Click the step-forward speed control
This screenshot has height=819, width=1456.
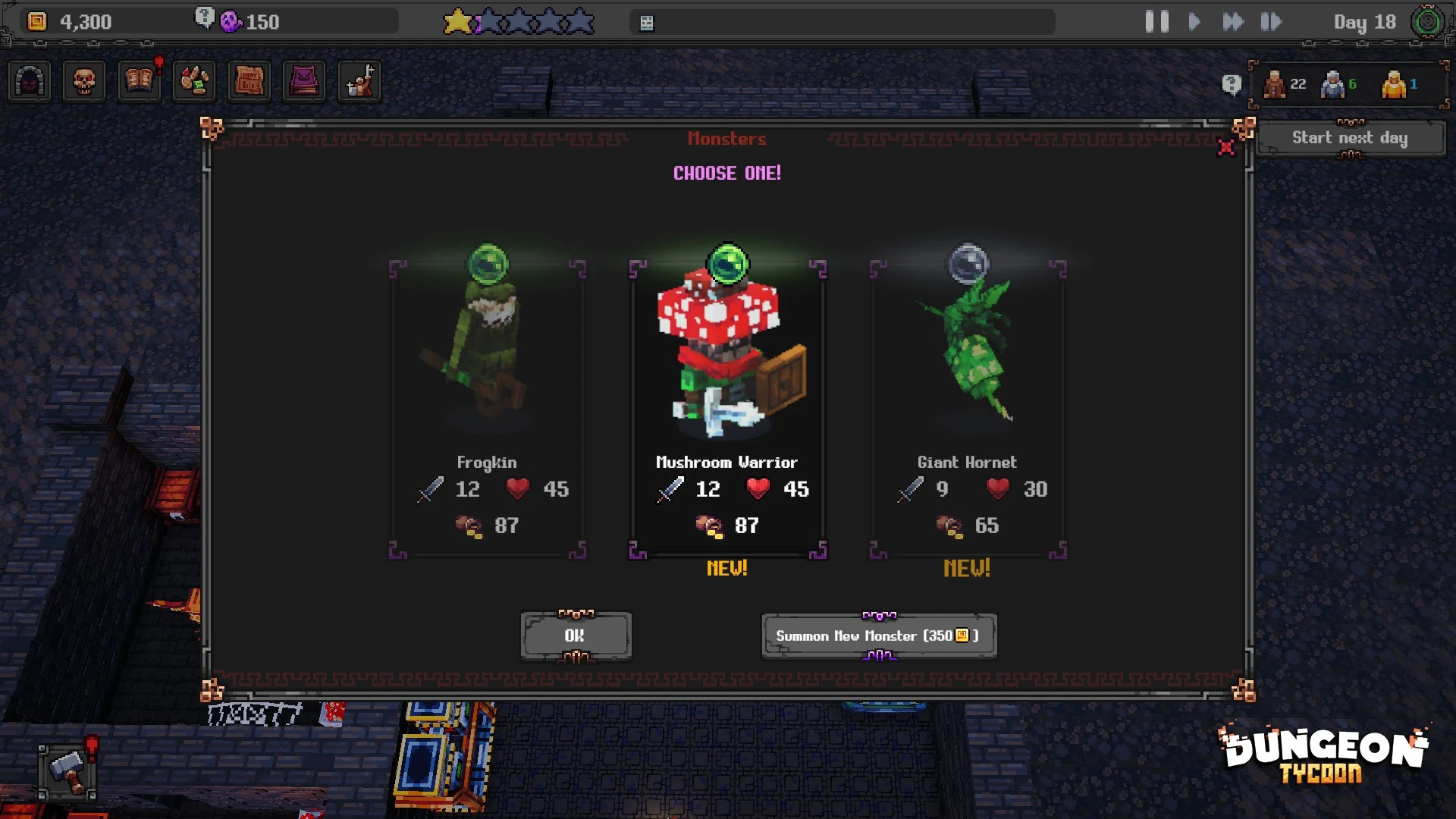click(1271, 21)
